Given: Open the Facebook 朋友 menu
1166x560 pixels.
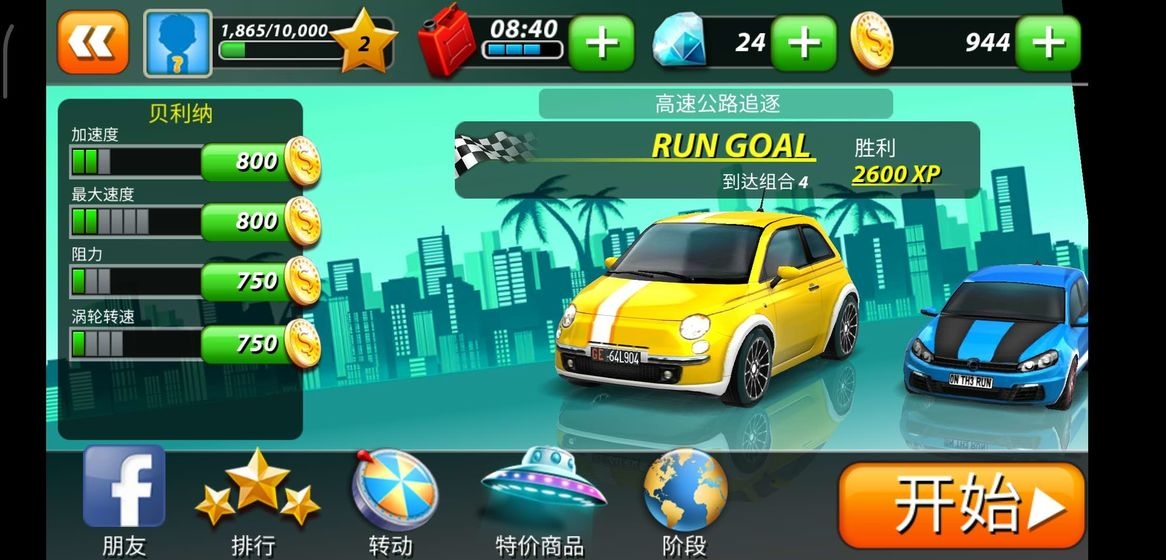Looking at the screenshot, I should [124, 498].
